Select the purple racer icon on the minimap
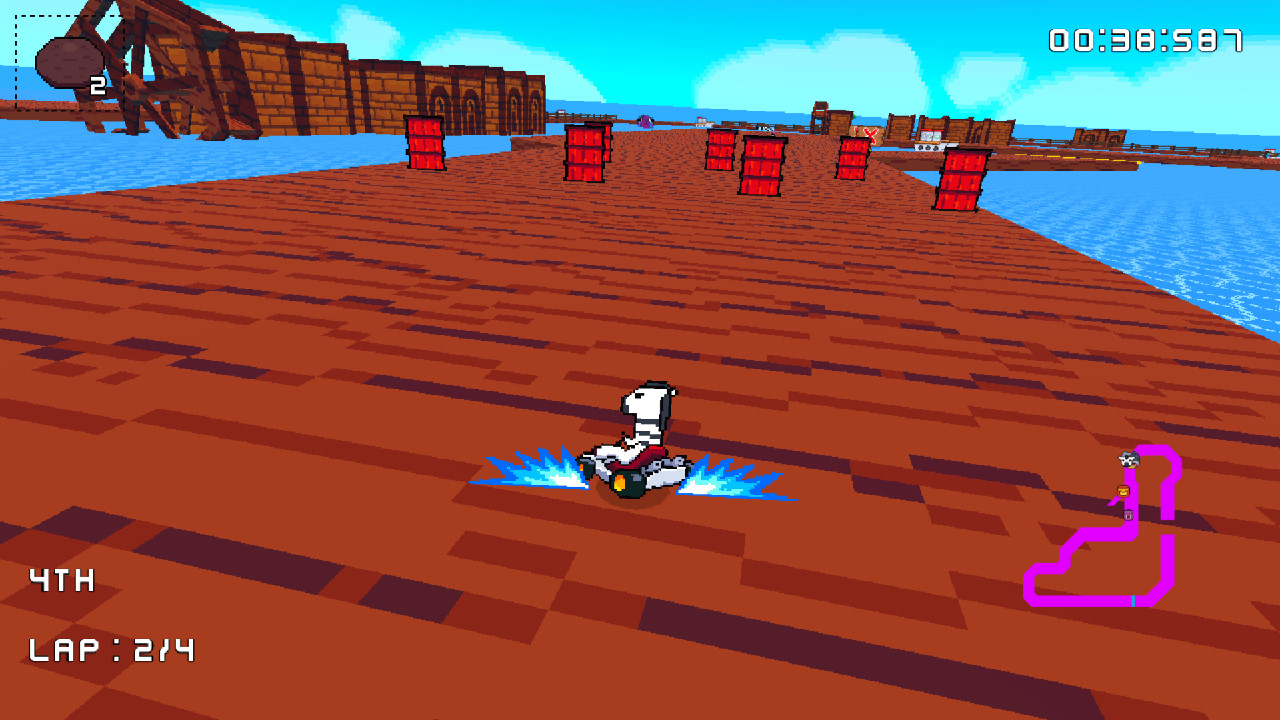The image size is (1280, 720). tap(1128, 515)
